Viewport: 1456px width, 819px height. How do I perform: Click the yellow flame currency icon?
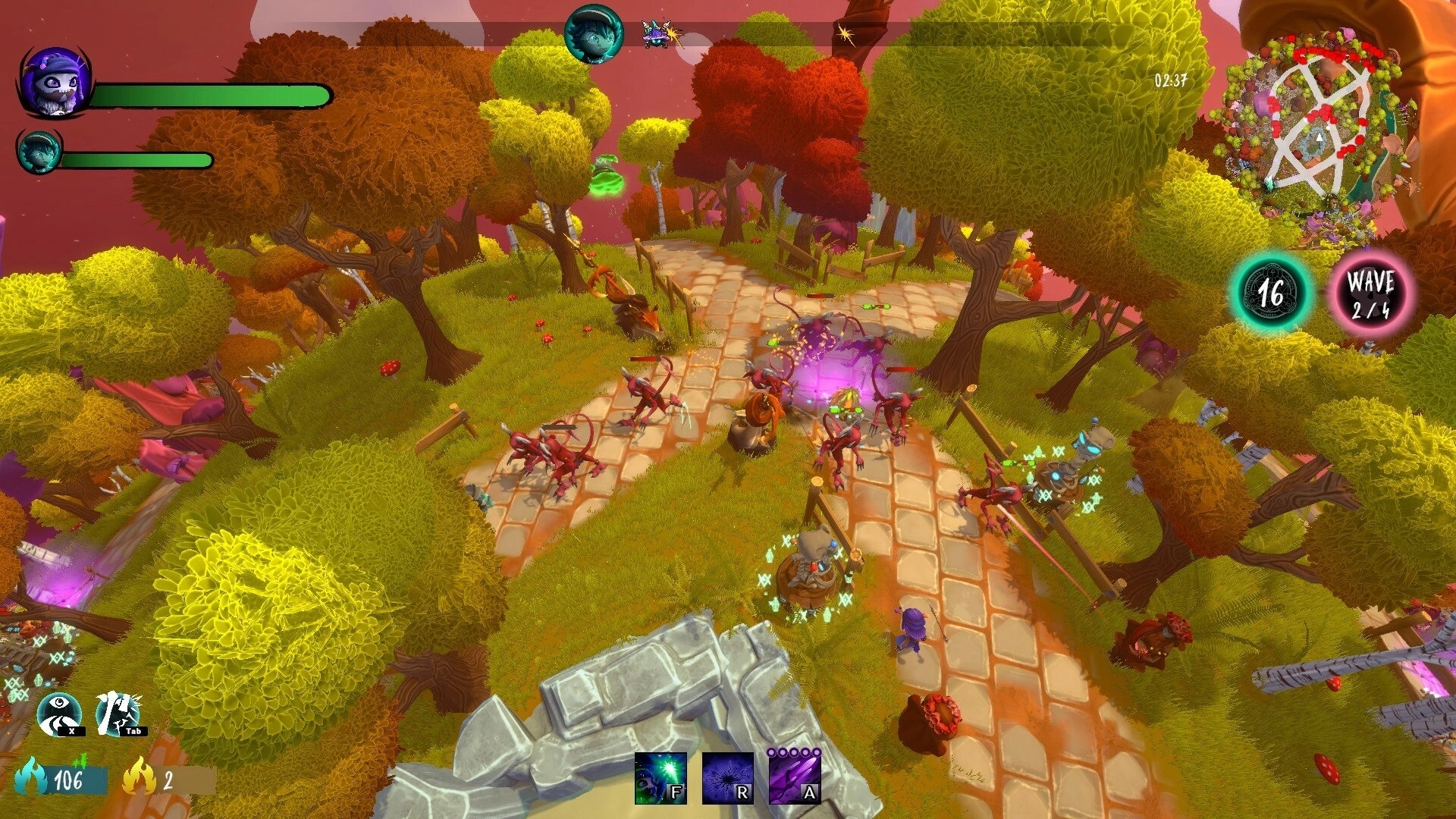pos(140,777)
